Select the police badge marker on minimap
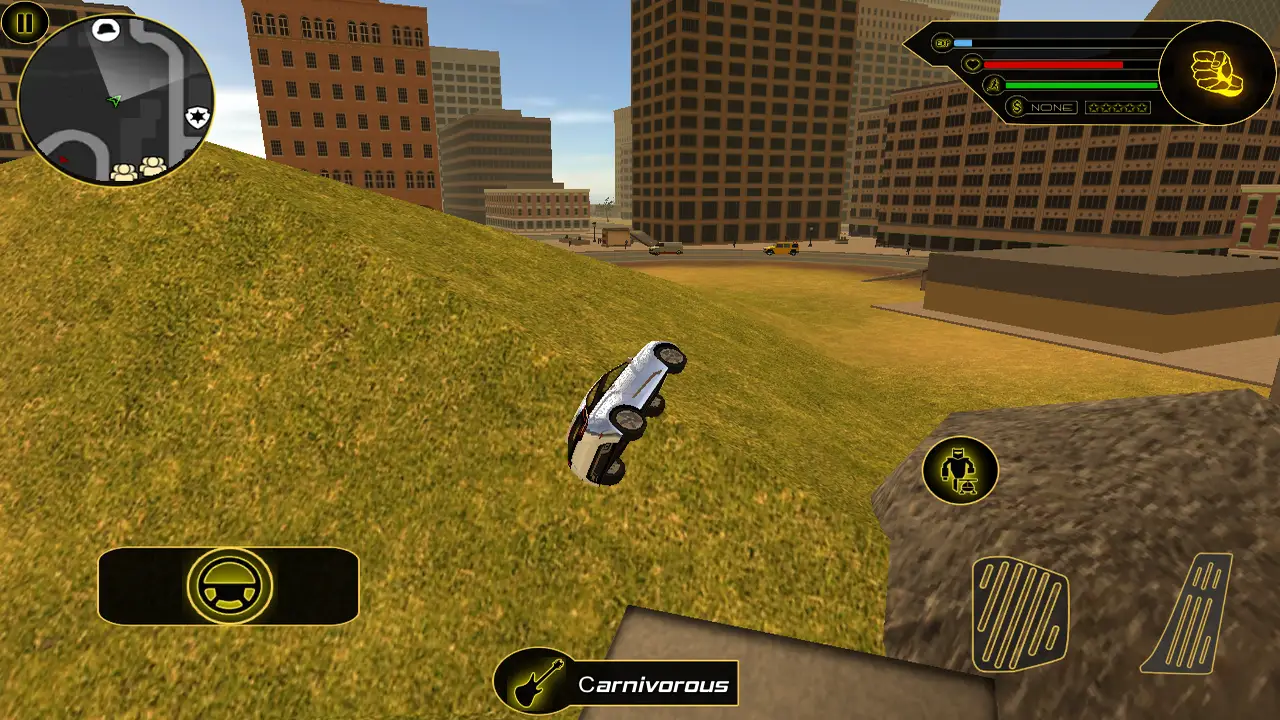 click(x=196, y=118)
